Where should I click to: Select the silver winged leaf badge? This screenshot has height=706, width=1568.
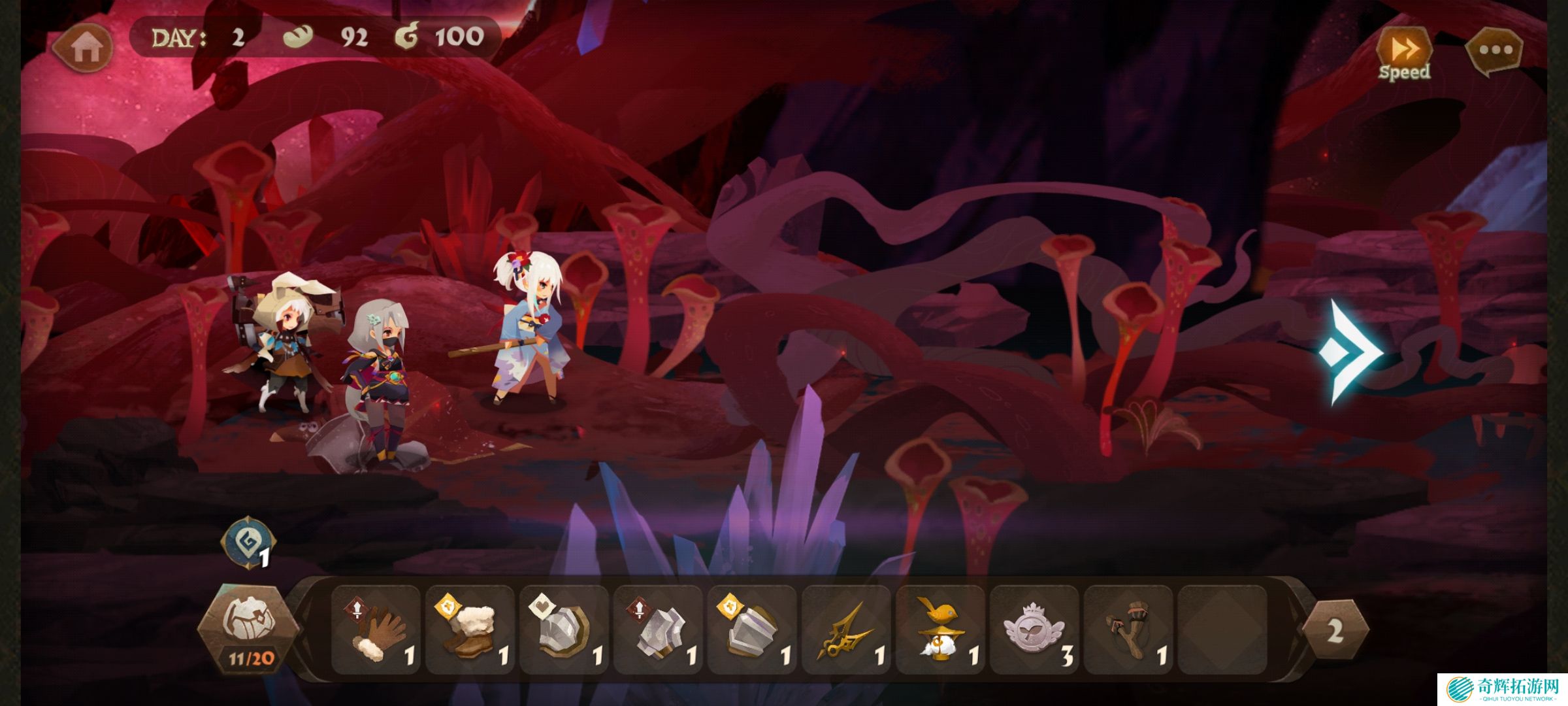point(1036,630)
